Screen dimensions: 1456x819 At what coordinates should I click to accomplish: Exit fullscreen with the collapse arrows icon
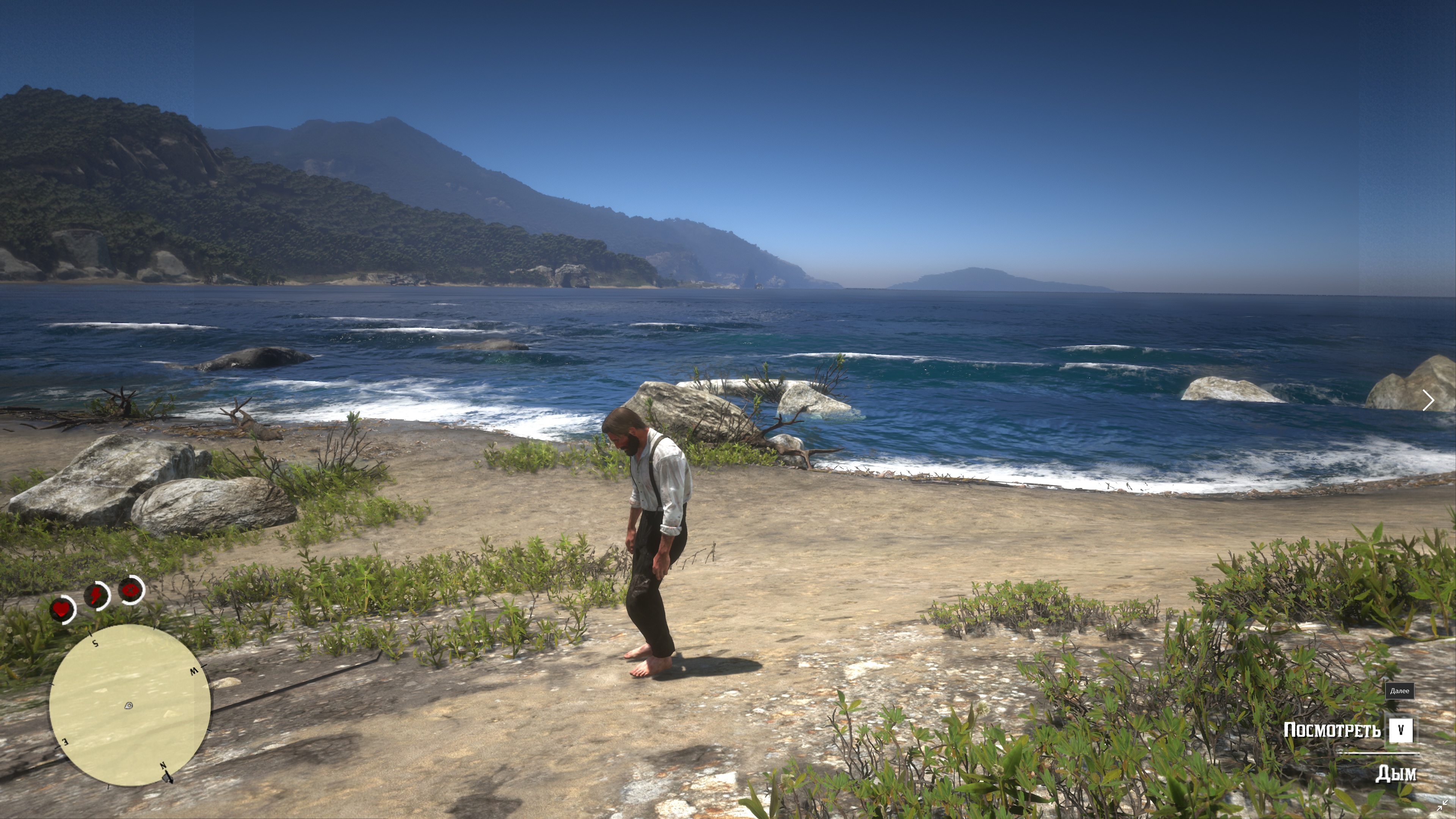(x=1442, y=805)
